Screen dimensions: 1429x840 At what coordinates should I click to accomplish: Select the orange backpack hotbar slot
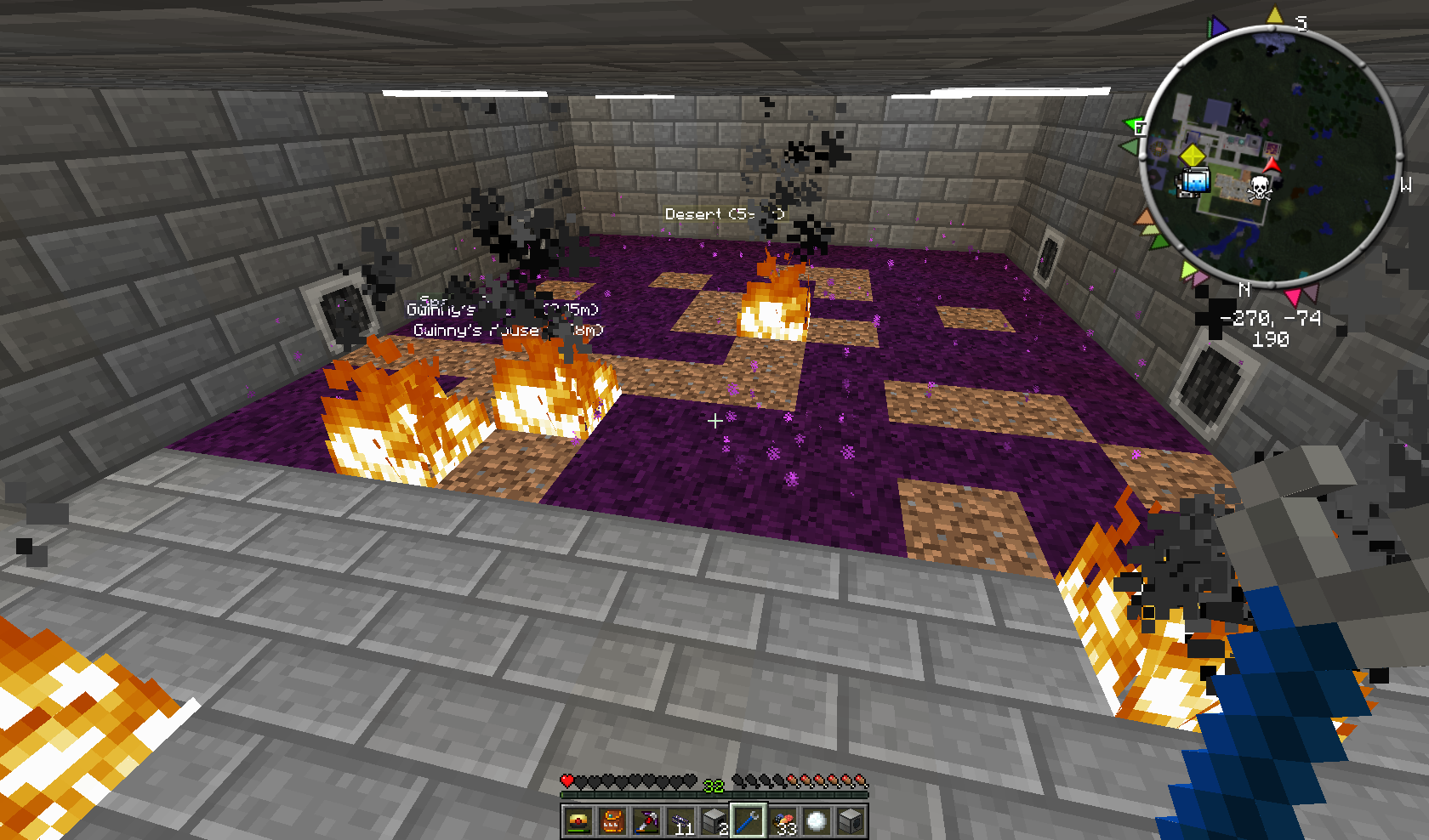coord(612,821)
